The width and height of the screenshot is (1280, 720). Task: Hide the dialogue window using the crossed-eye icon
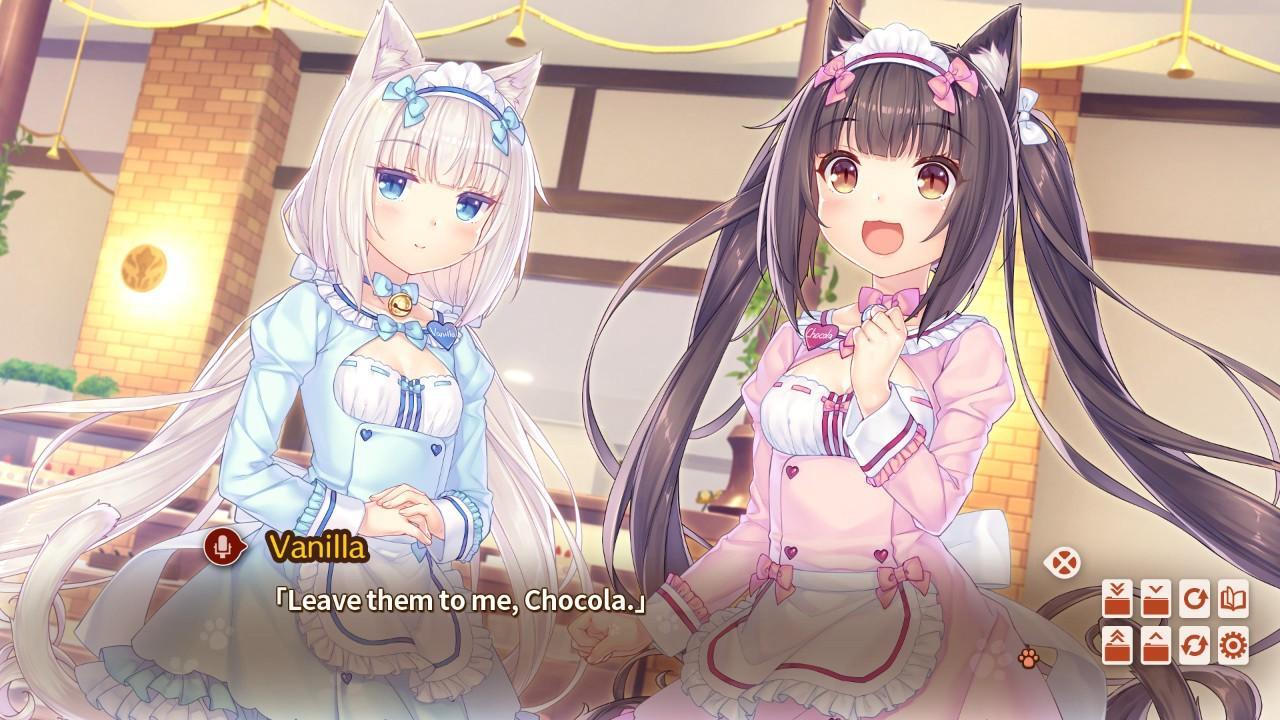(1063, 563)
